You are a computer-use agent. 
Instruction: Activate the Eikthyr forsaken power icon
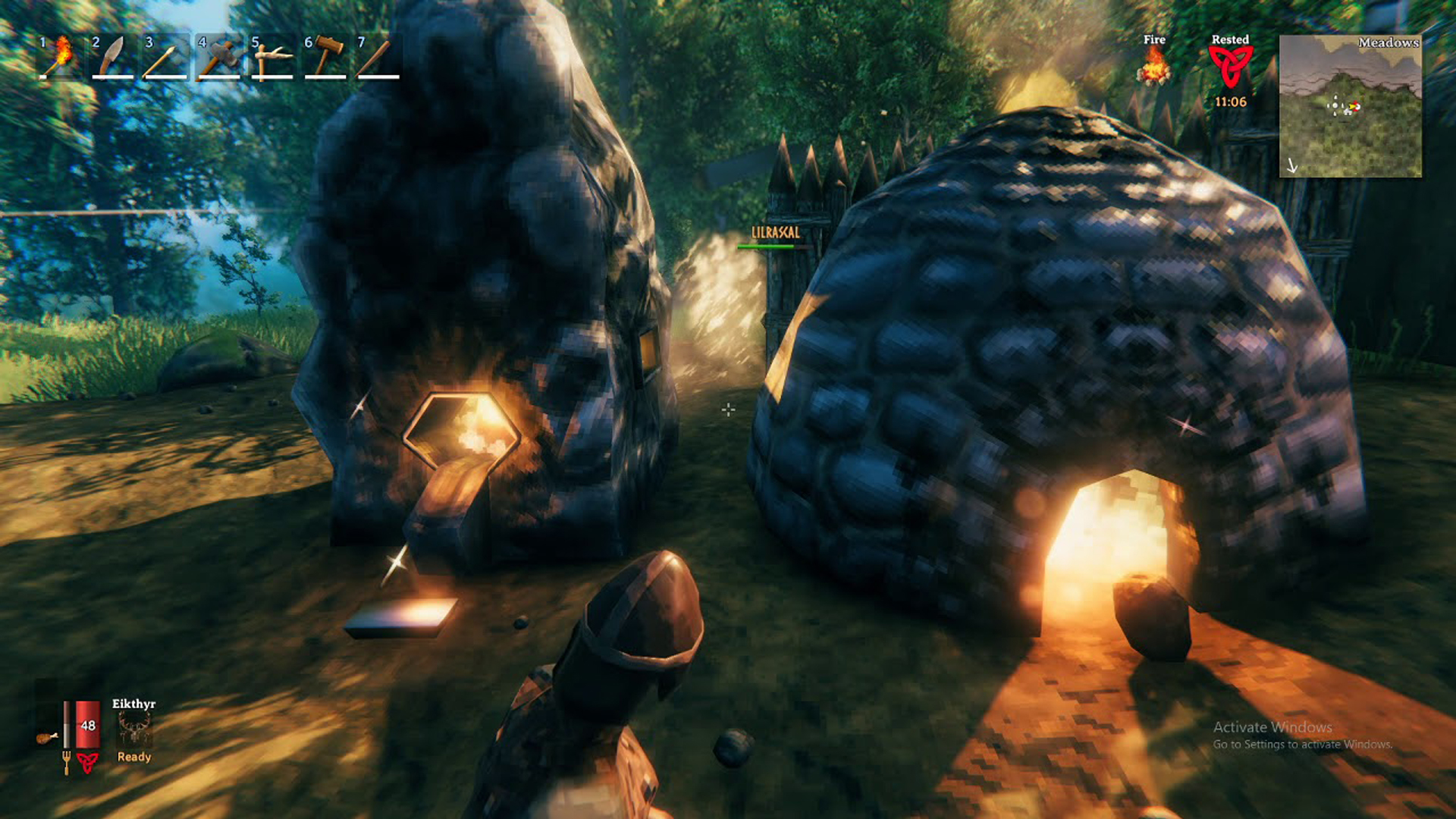point(134,730)
